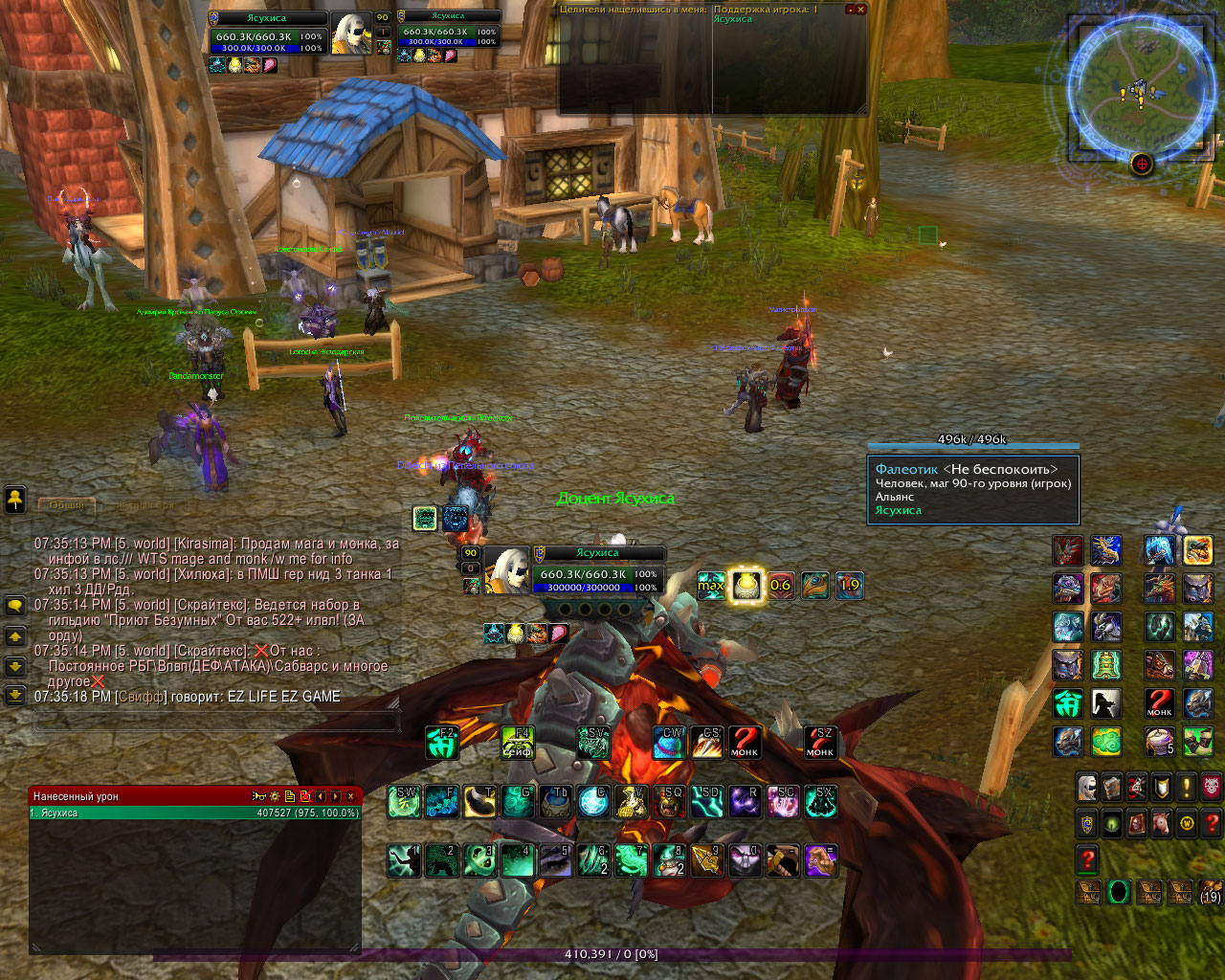
Task: Close the healers targeting me panel
Action: [860, 10]
